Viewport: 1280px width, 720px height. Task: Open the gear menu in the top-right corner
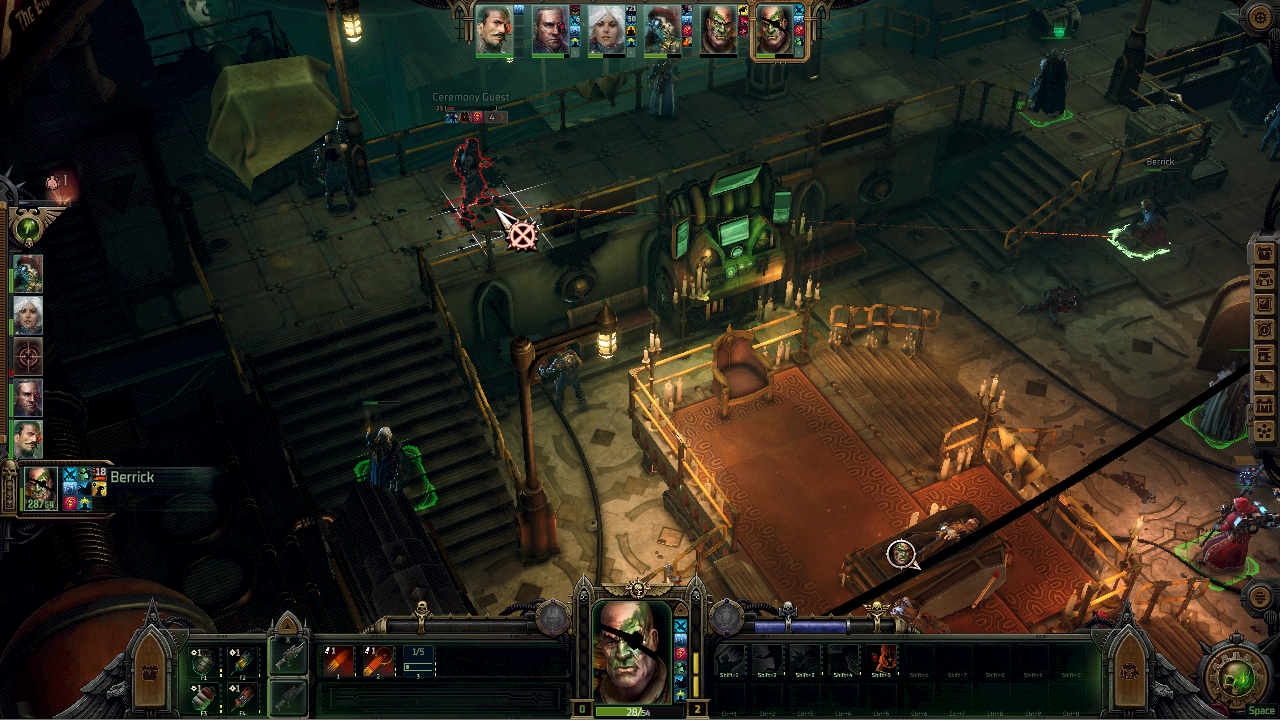click(1259, 17)
